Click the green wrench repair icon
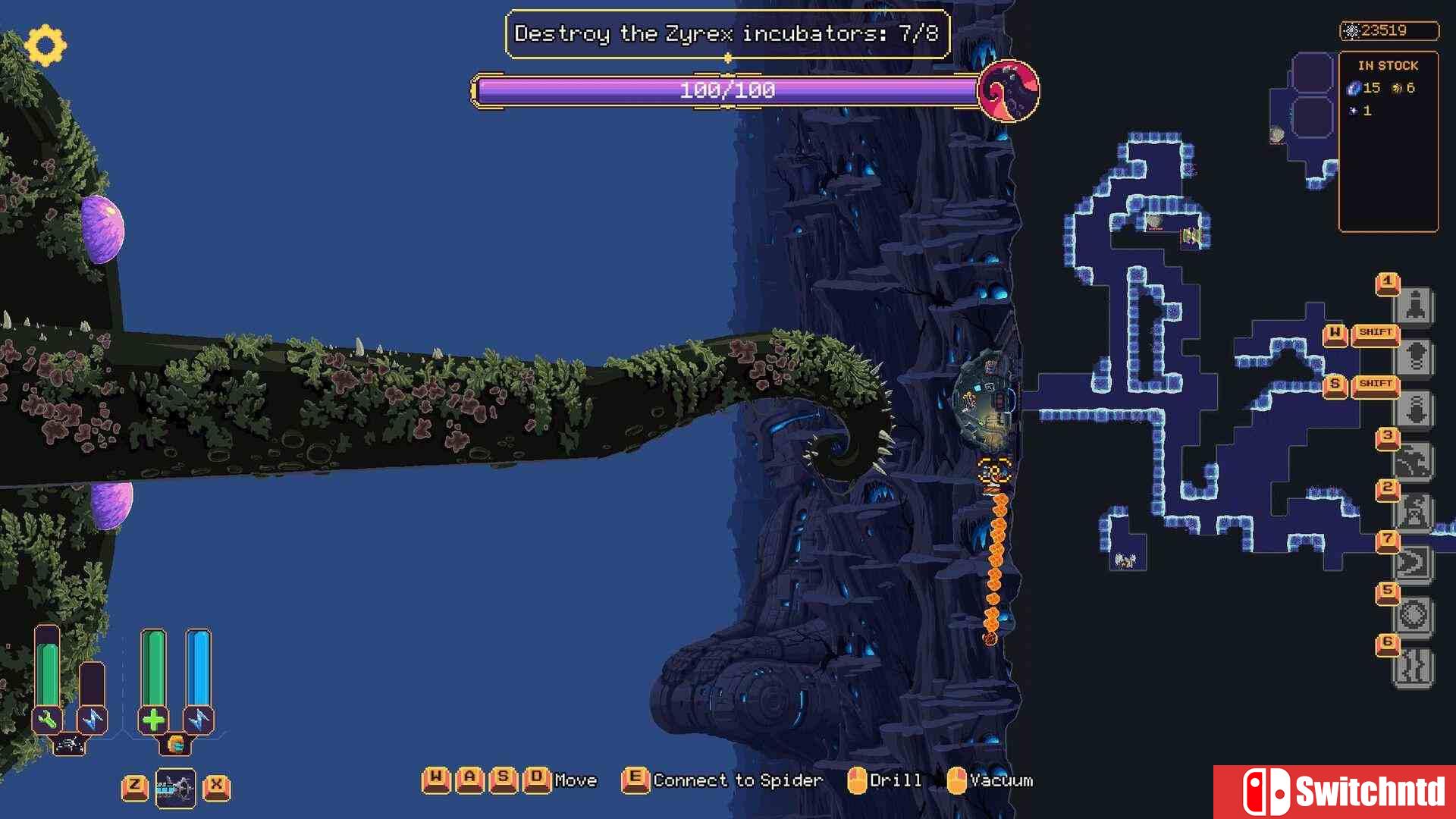The width and height of the screenshot is (1456, 819). pos(47,719)
